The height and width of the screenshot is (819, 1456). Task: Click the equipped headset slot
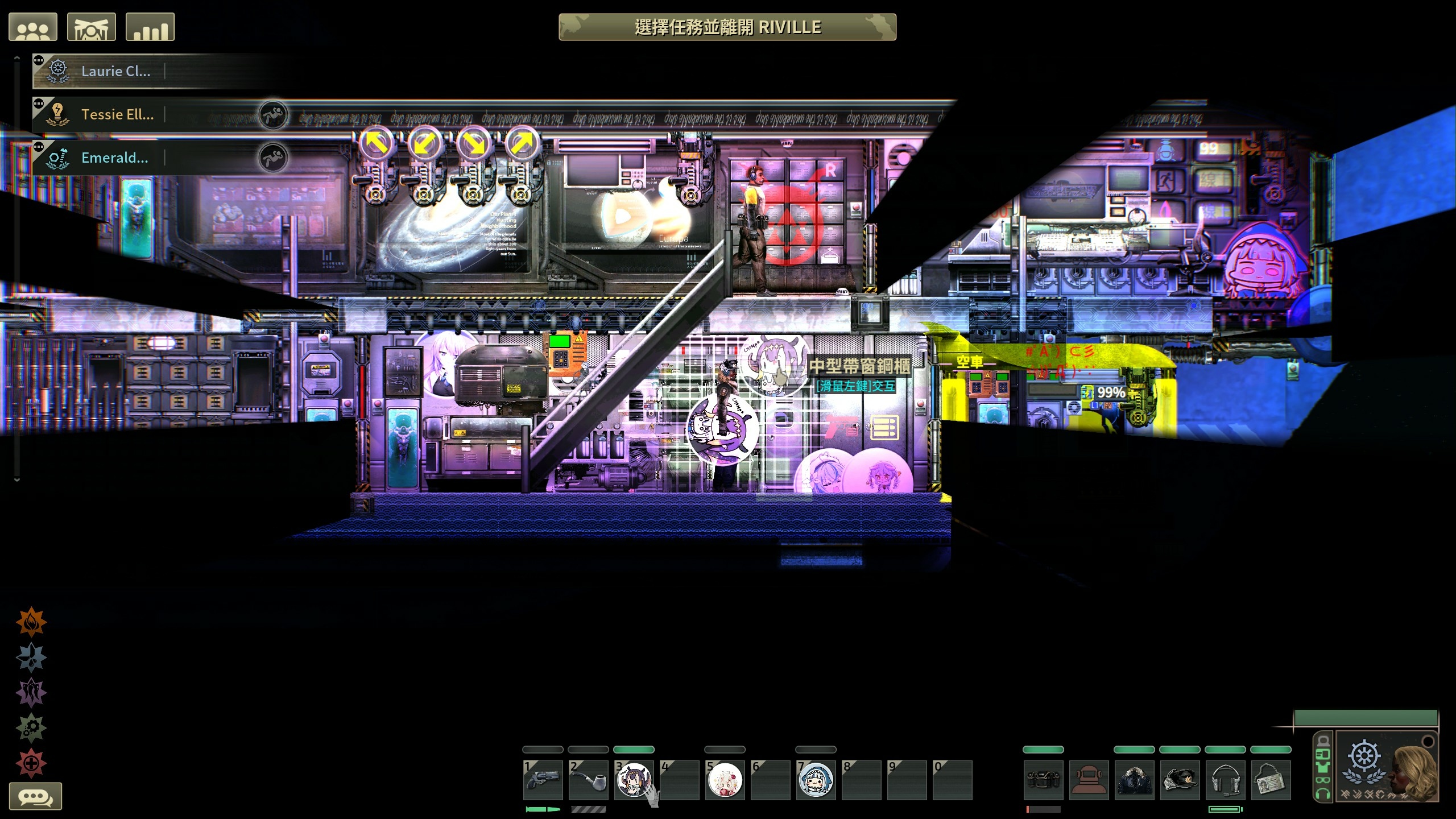(x=1225, y=780)
